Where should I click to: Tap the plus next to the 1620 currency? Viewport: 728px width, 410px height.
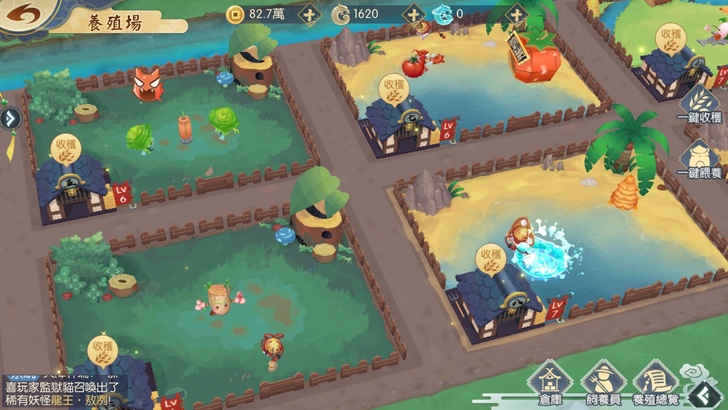pos(413,14)
